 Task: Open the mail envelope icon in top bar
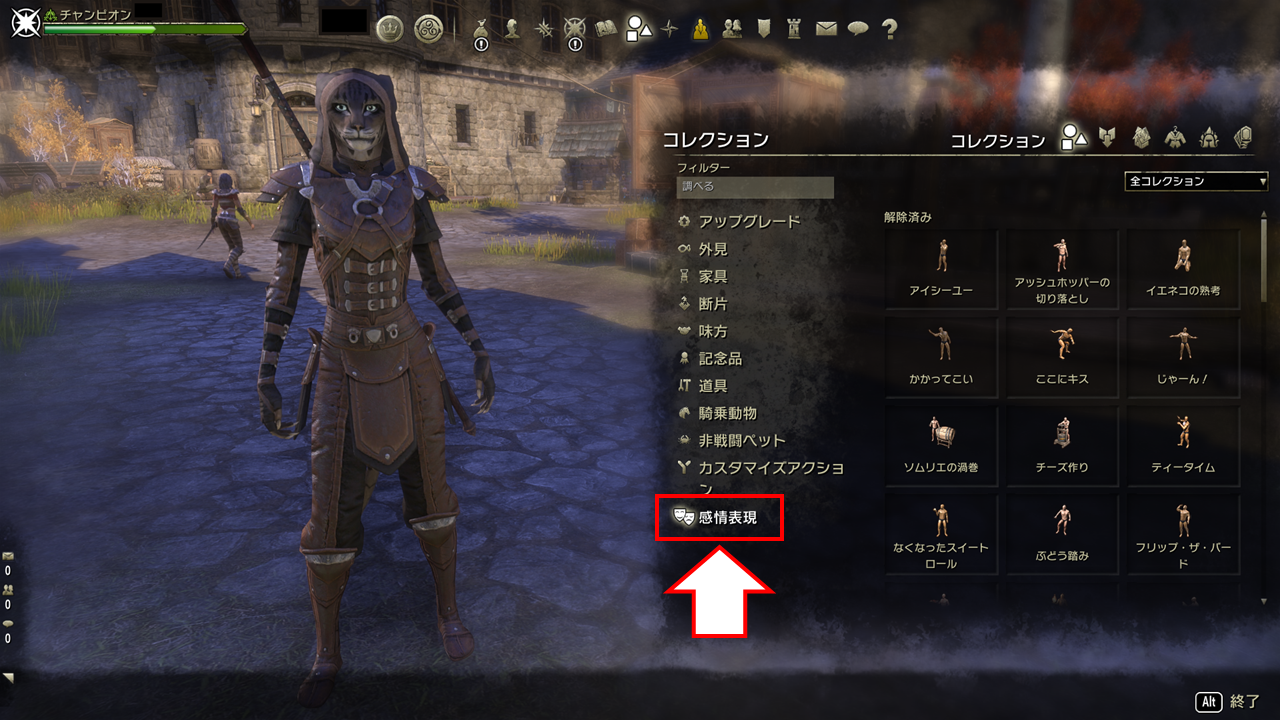pos(826,29)
